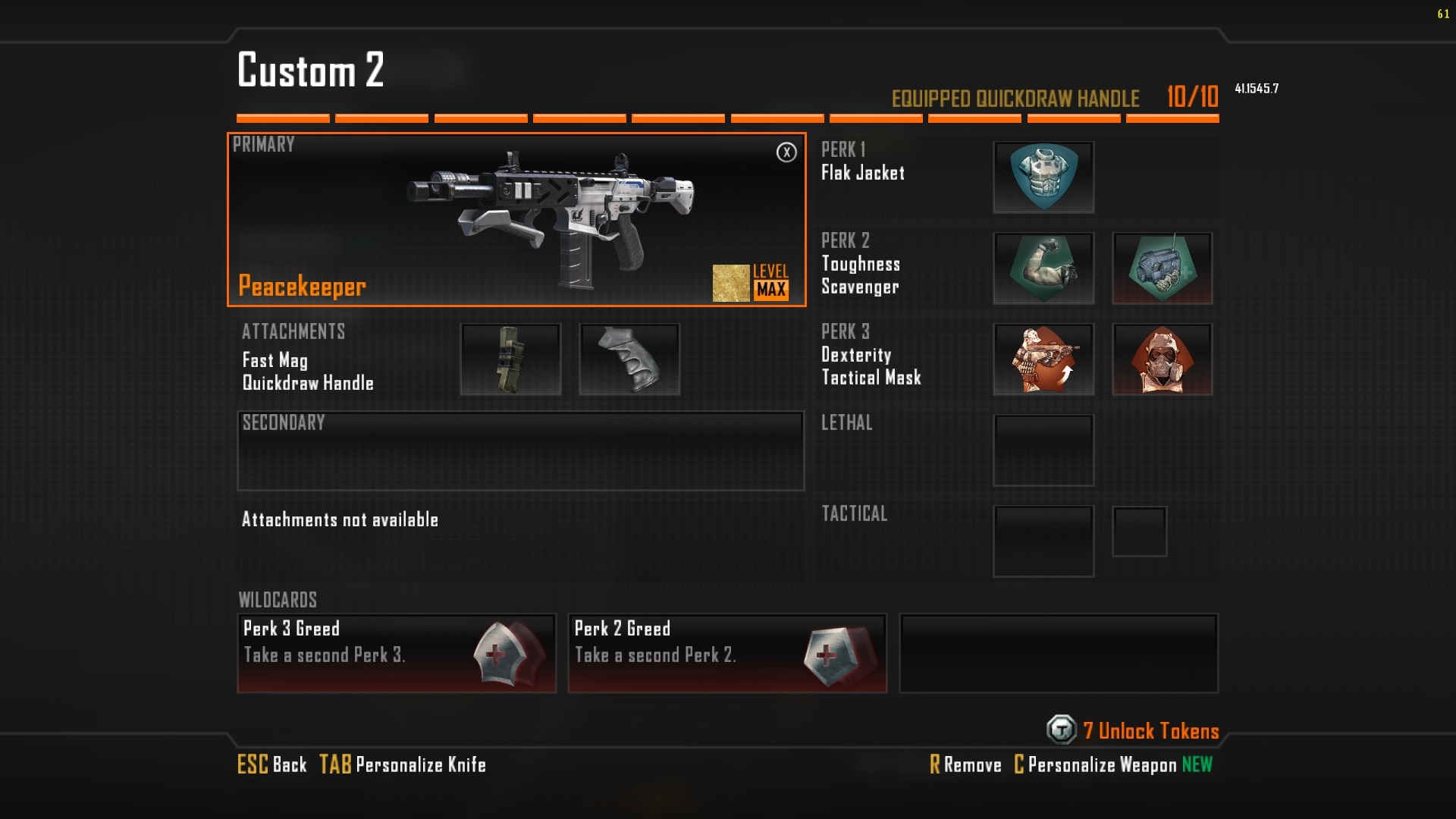
Task: Click the Remove option
Action: [965, 765]
